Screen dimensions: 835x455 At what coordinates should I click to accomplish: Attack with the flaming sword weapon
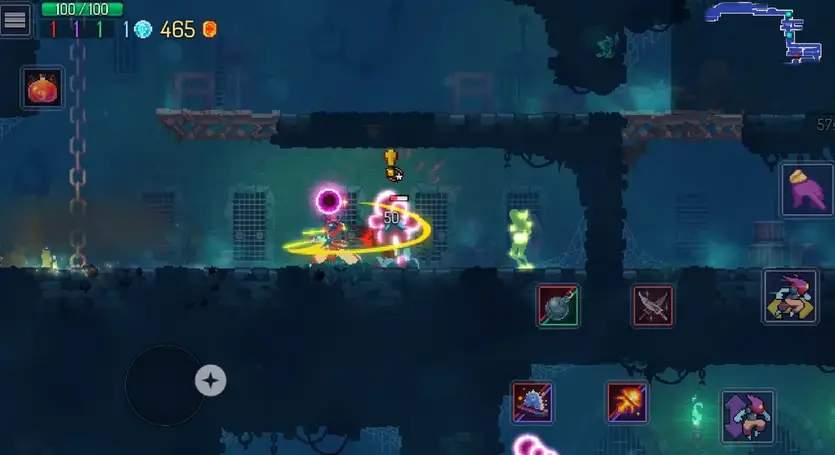(627, 401)
